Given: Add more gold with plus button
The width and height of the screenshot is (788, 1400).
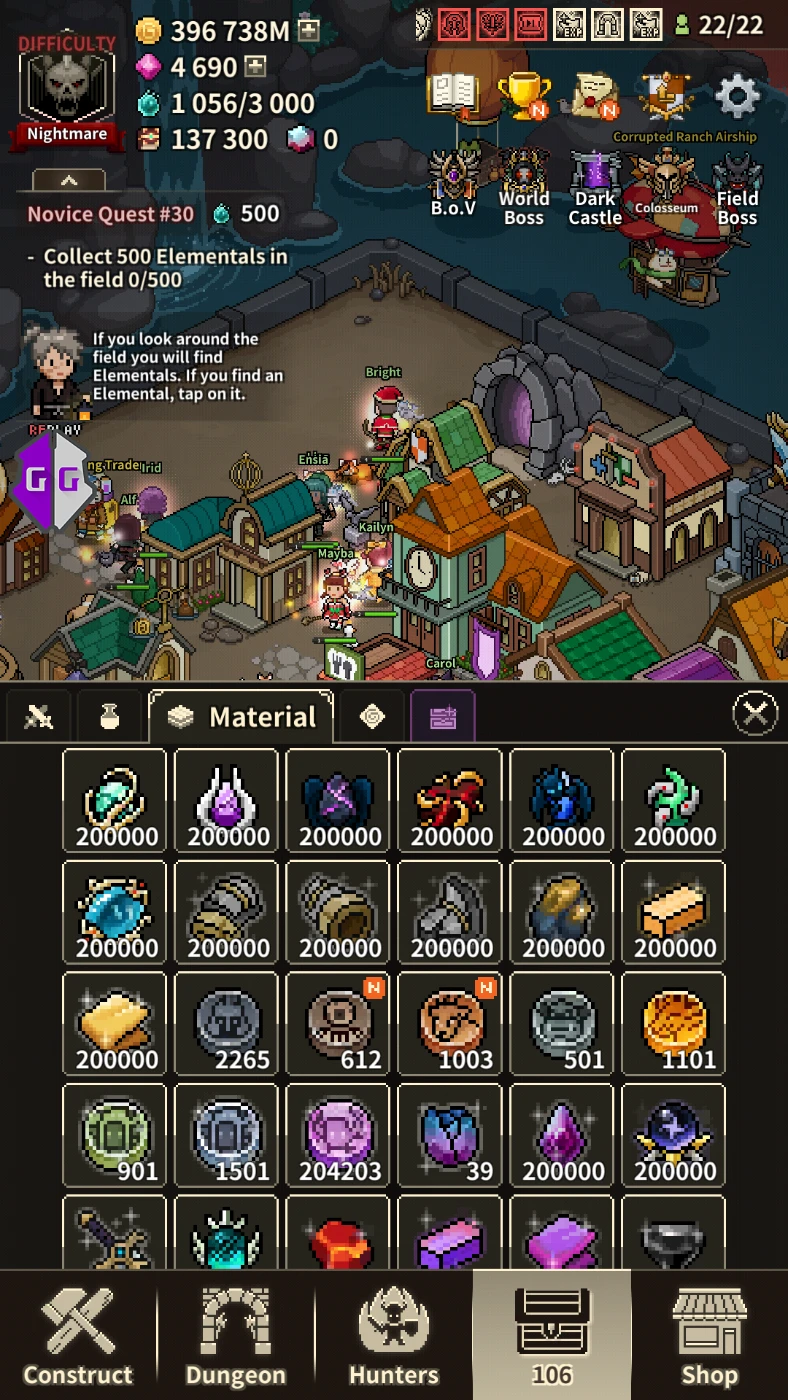Looking at the screenshot, I should pyautogui.click(x=309, y=30).
